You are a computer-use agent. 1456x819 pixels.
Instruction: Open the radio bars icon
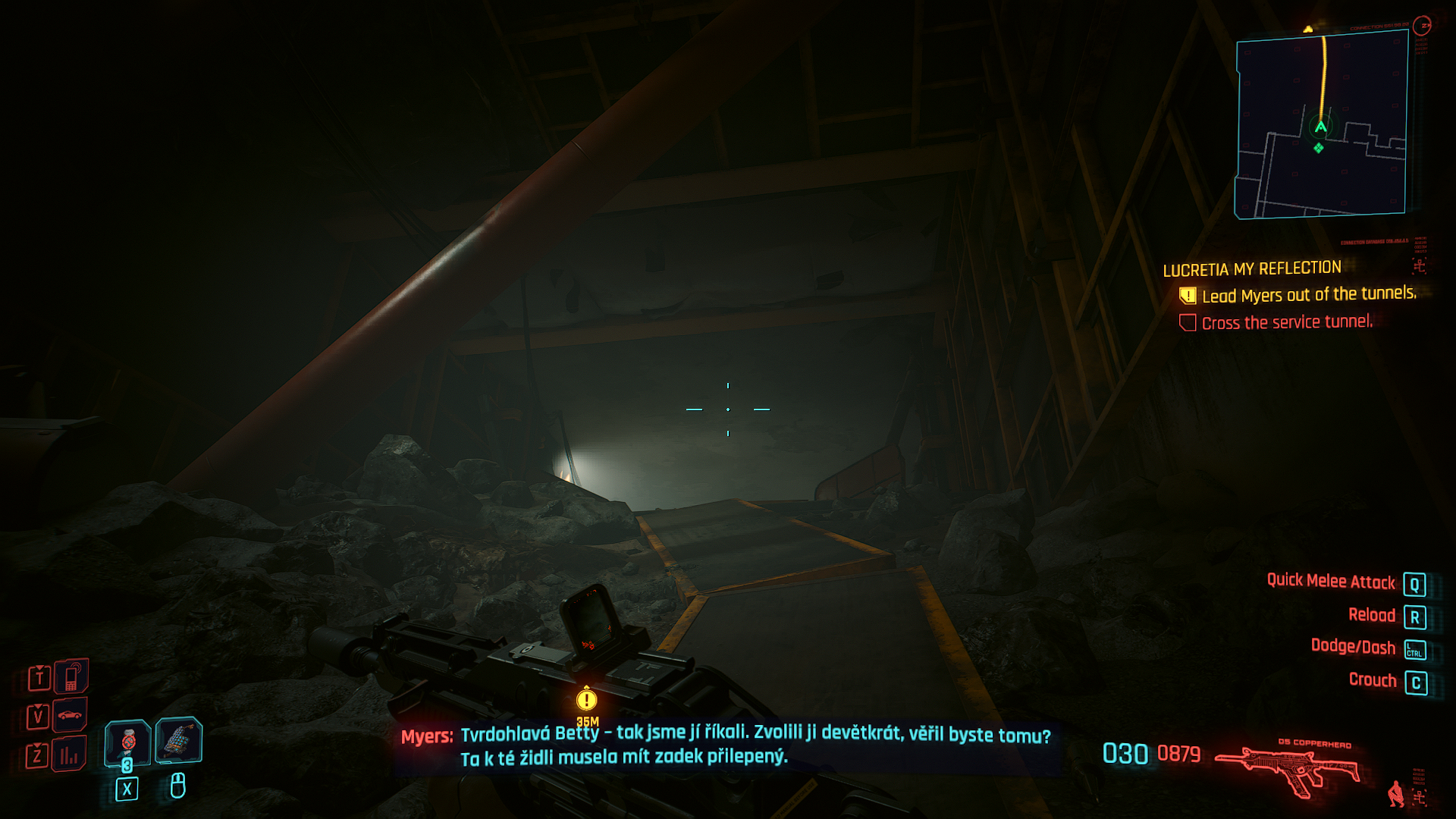click(x=69, y=755)
